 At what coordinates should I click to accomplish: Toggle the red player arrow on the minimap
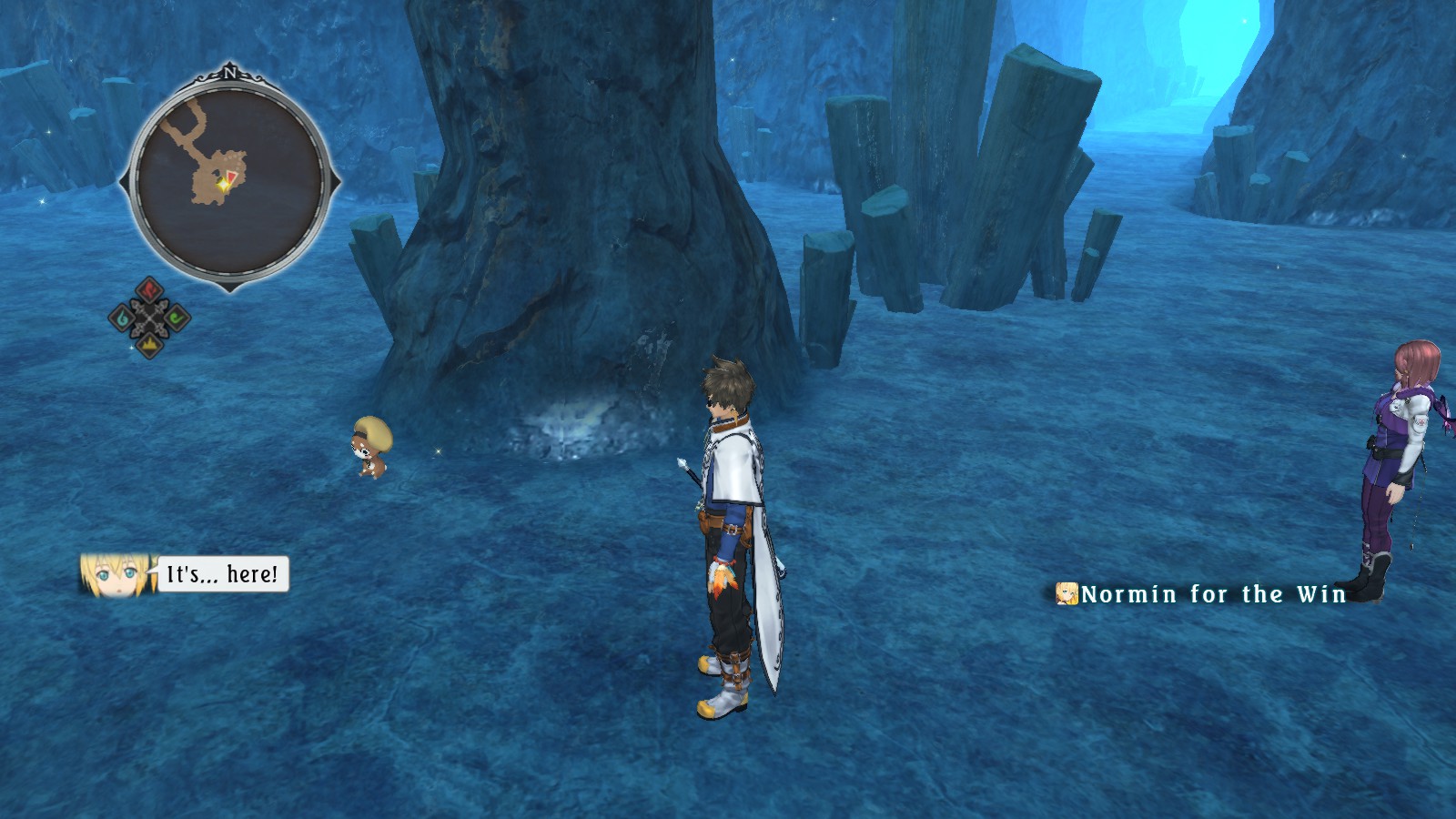tap(232, 175)
